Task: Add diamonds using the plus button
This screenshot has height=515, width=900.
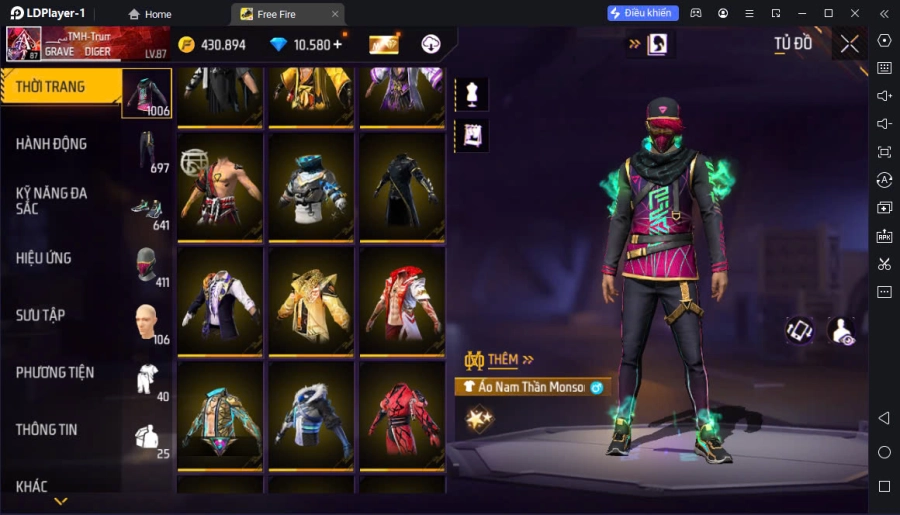Action: pyautogui.click(x=337, y=44)
